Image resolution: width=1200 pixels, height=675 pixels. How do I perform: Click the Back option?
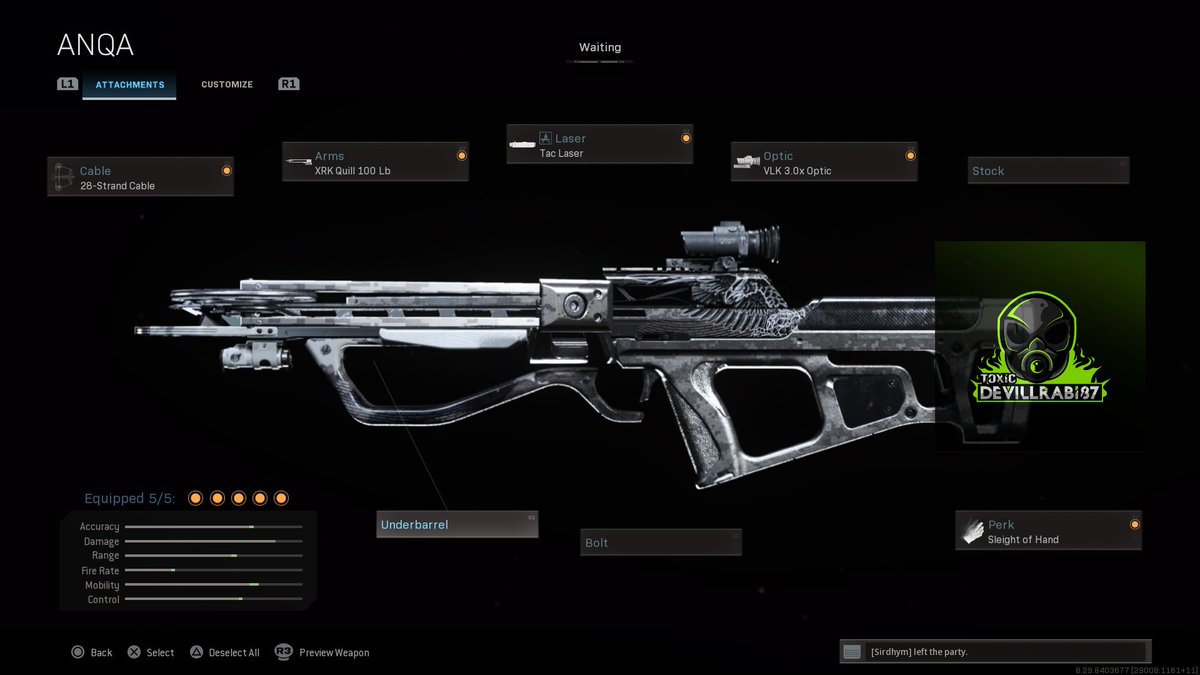pyautogui.click(x=92, y=652)
